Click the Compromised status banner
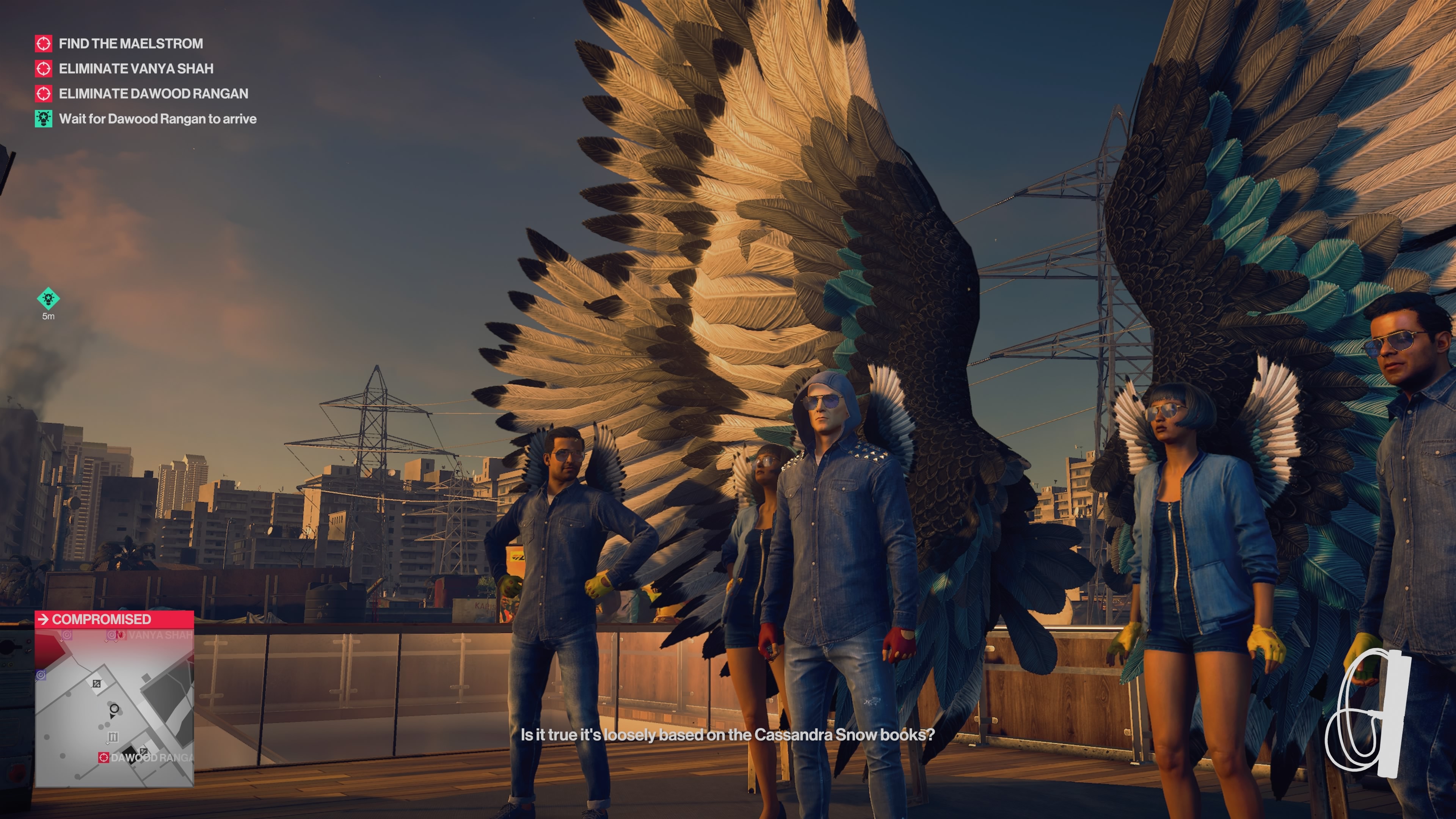This screenshot has height=819, width=1456. pos(114,619)
